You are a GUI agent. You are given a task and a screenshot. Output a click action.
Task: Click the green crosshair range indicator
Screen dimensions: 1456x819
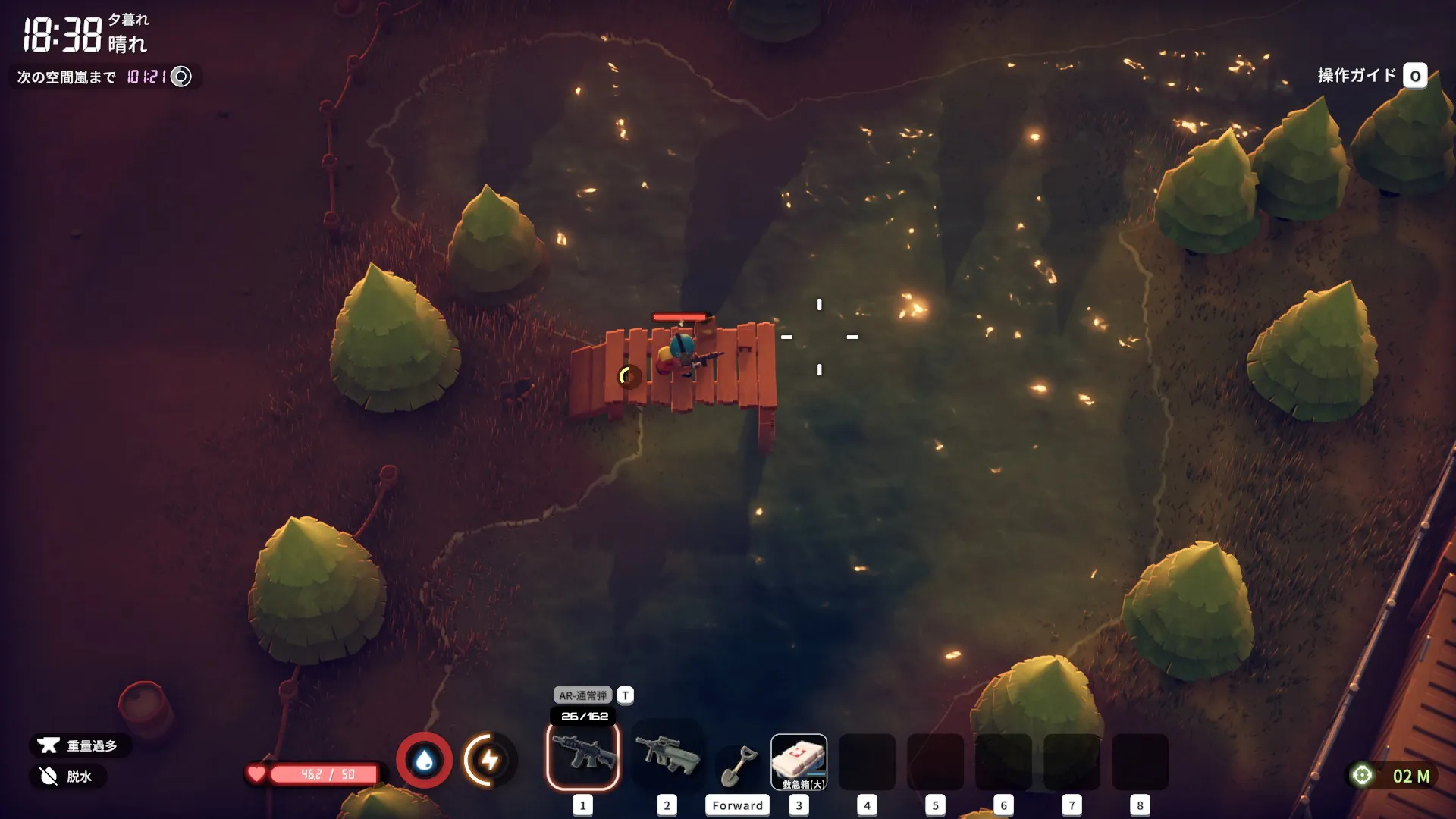click(x=1362, y=775)
